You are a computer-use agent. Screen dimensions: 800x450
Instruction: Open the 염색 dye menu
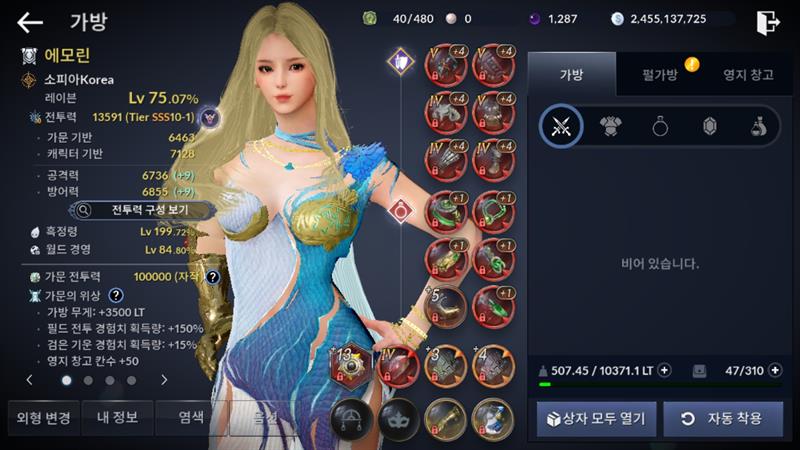click(x=191, y=417)
